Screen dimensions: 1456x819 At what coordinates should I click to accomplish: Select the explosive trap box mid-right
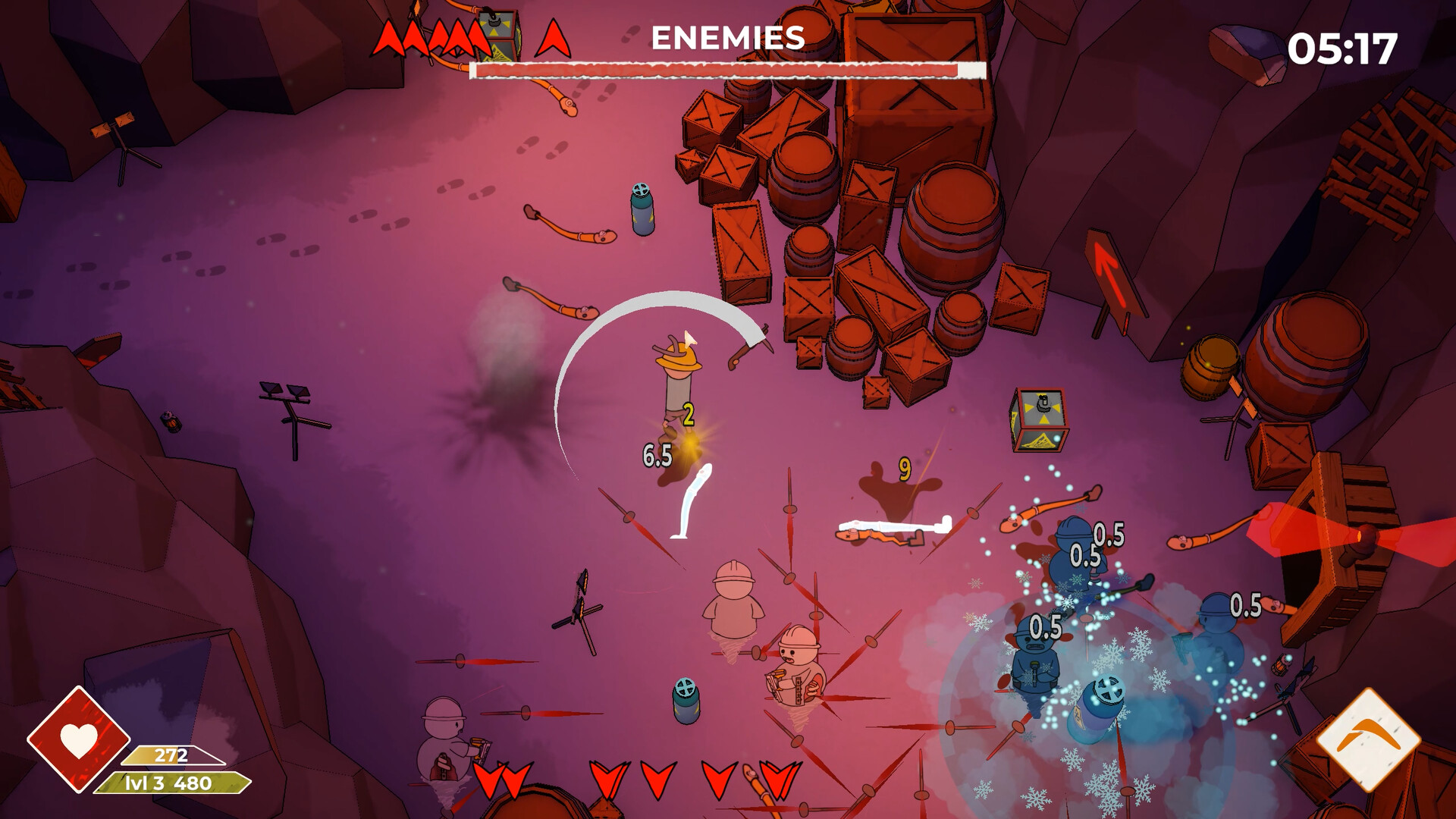(1040, 418)
